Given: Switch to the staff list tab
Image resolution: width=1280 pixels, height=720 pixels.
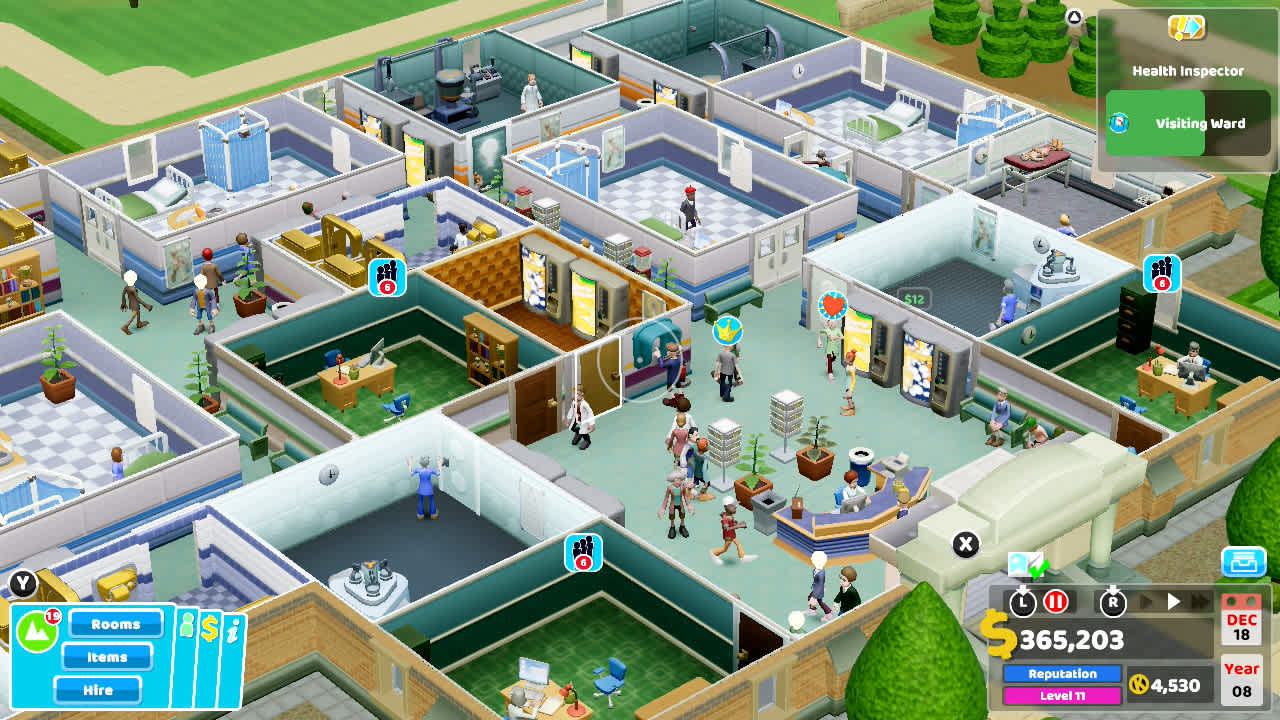Looking at the screenshot, I should click(186, 626).
